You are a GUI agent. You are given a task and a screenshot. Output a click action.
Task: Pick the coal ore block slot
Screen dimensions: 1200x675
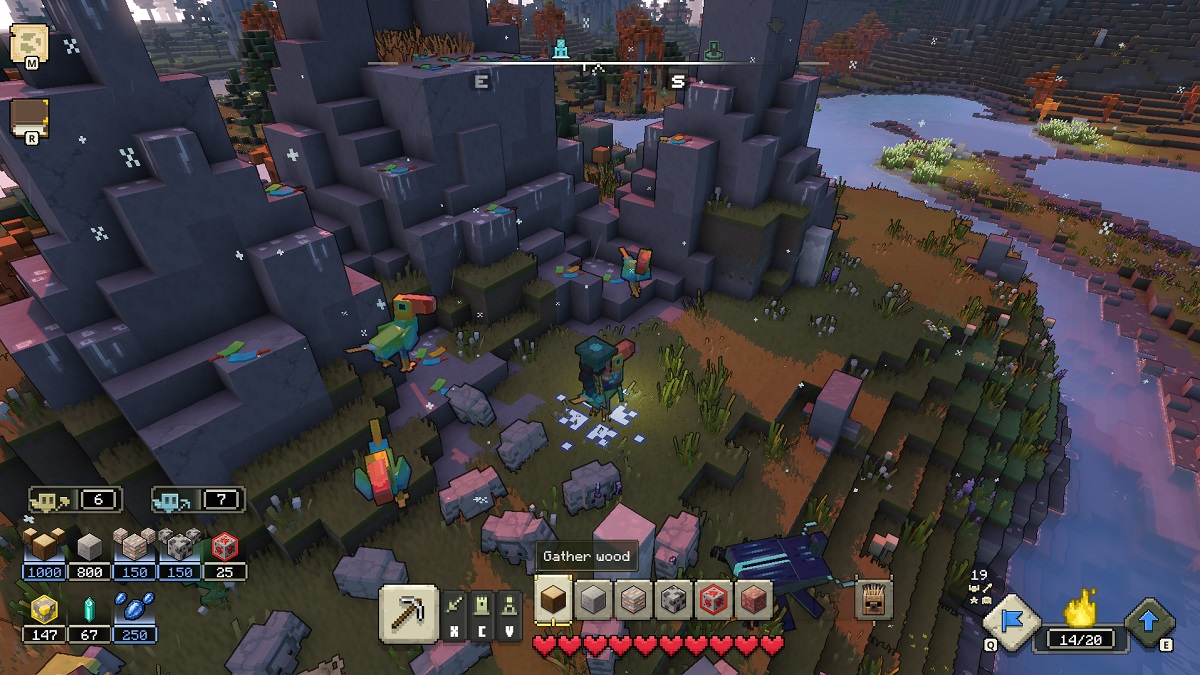point(672,600)
